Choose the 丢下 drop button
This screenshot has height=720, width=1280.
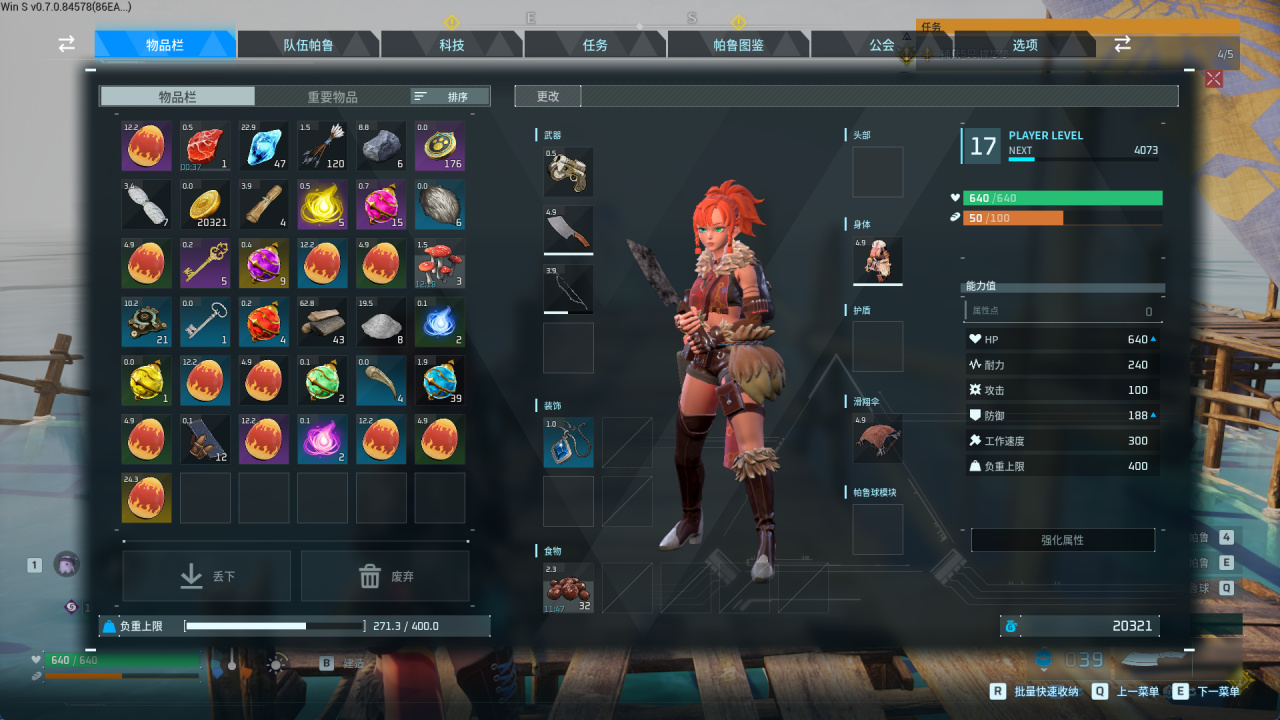207,576
